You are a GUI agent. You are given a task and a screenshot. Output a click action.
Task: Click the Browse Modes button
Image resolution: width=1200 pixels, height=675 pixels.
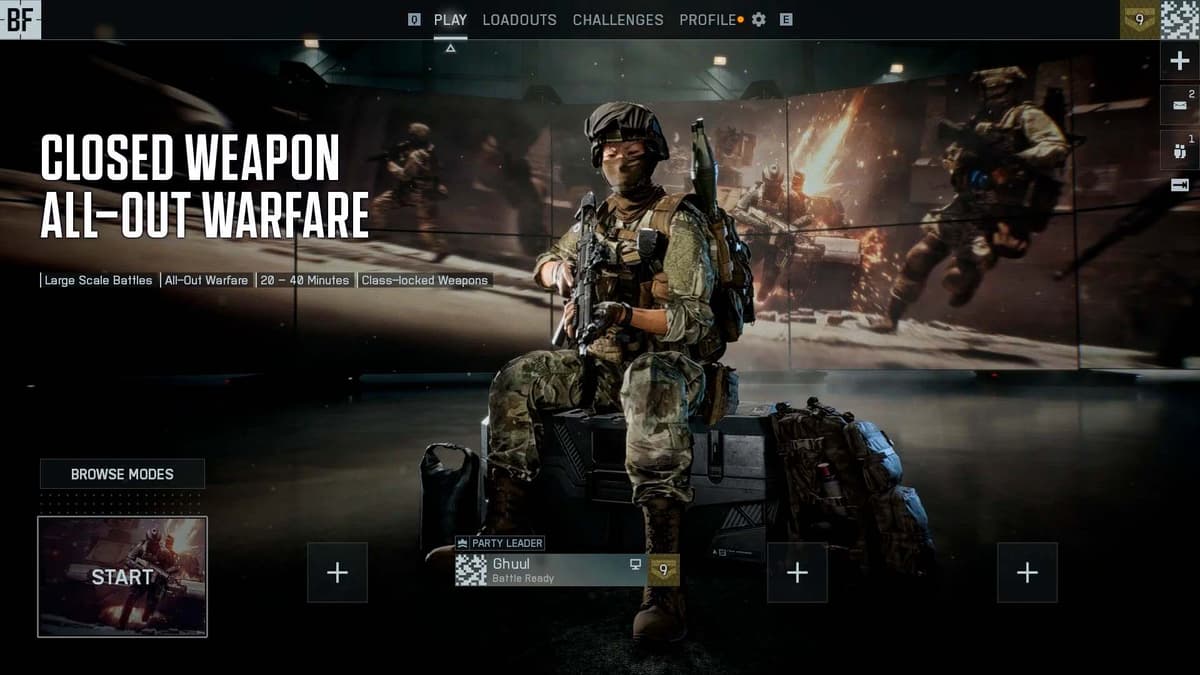tap(122, 474)
